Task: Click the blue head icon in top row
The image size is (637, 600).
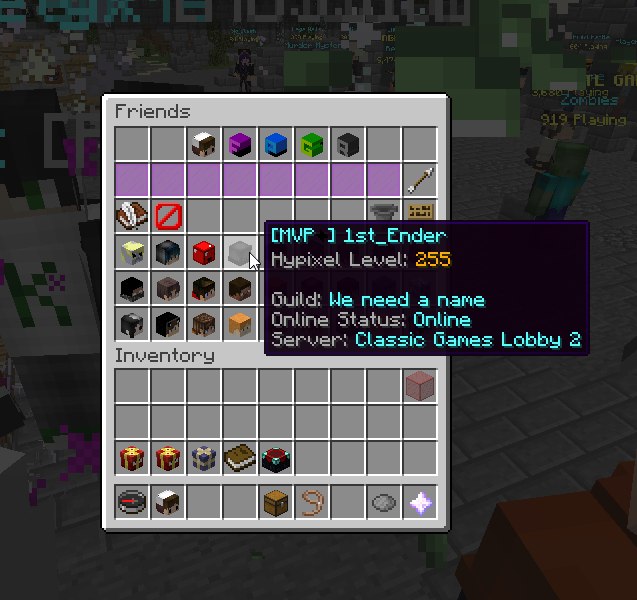Action: (276, 144)
